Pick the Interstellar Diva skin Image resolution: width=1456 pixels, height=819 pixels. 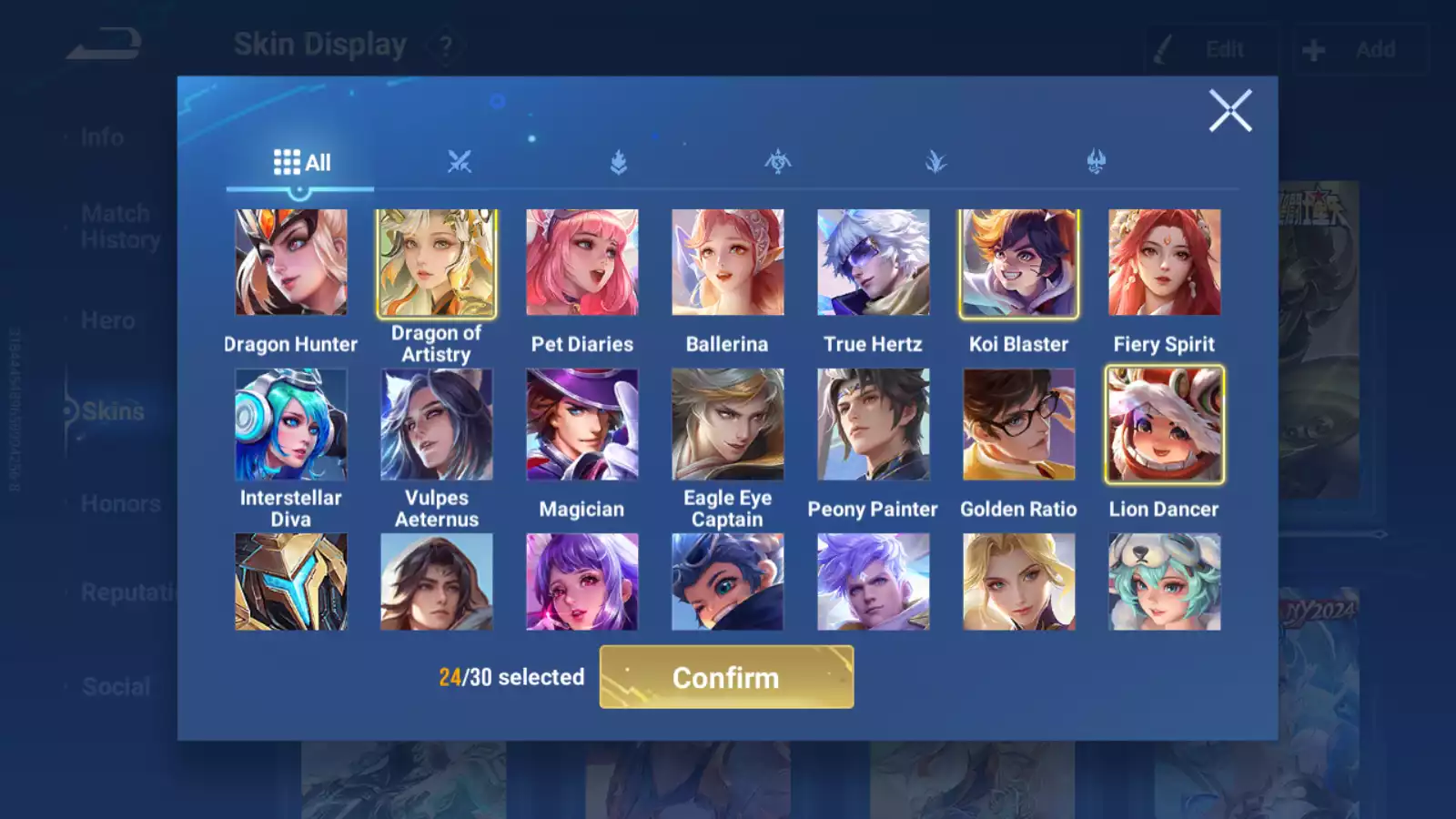coord(291,424)
